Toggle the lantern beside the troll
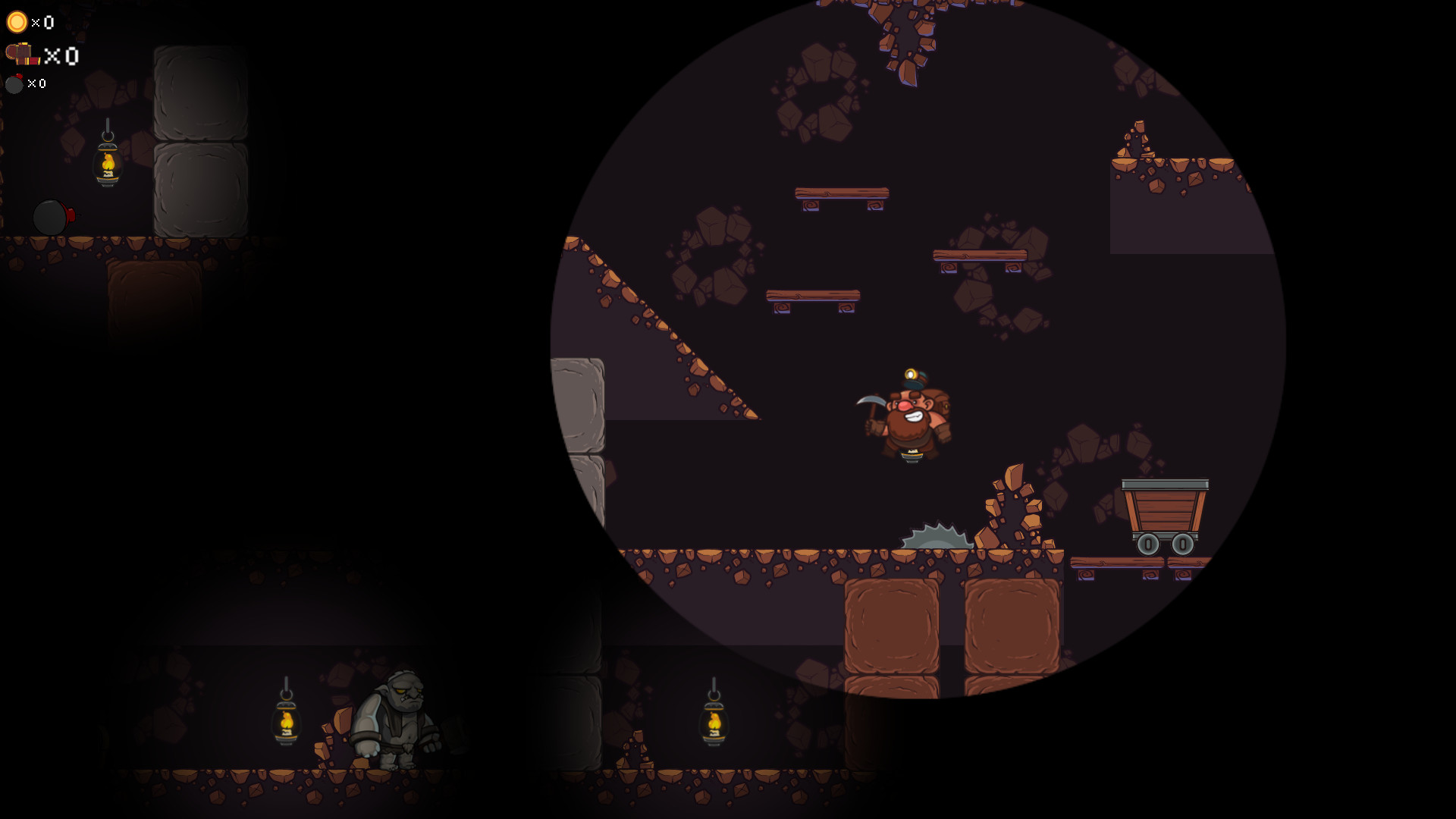The image size is (1456, 819). point(287,724)
